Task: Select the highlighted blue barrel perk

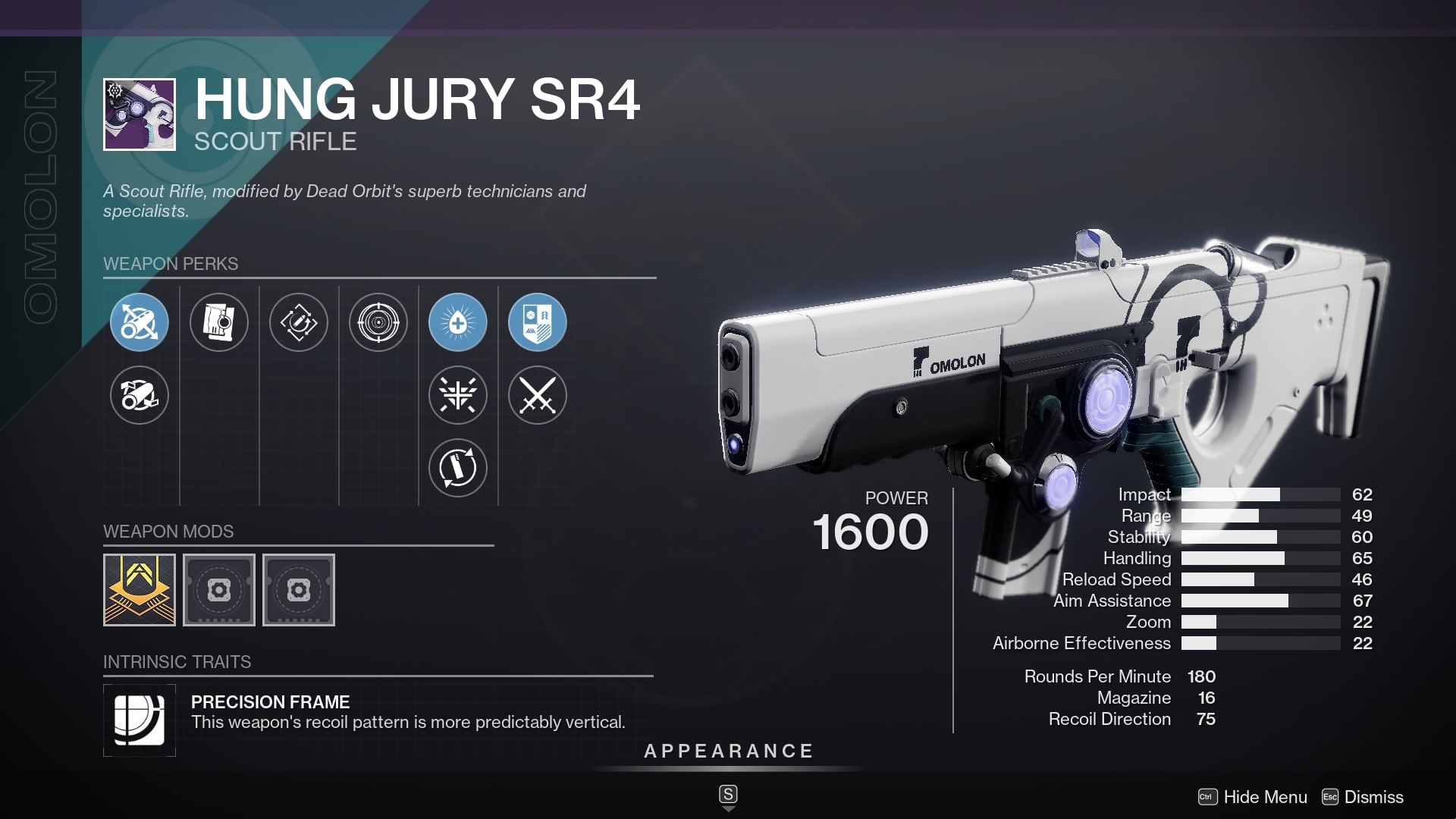Action: 139,322
